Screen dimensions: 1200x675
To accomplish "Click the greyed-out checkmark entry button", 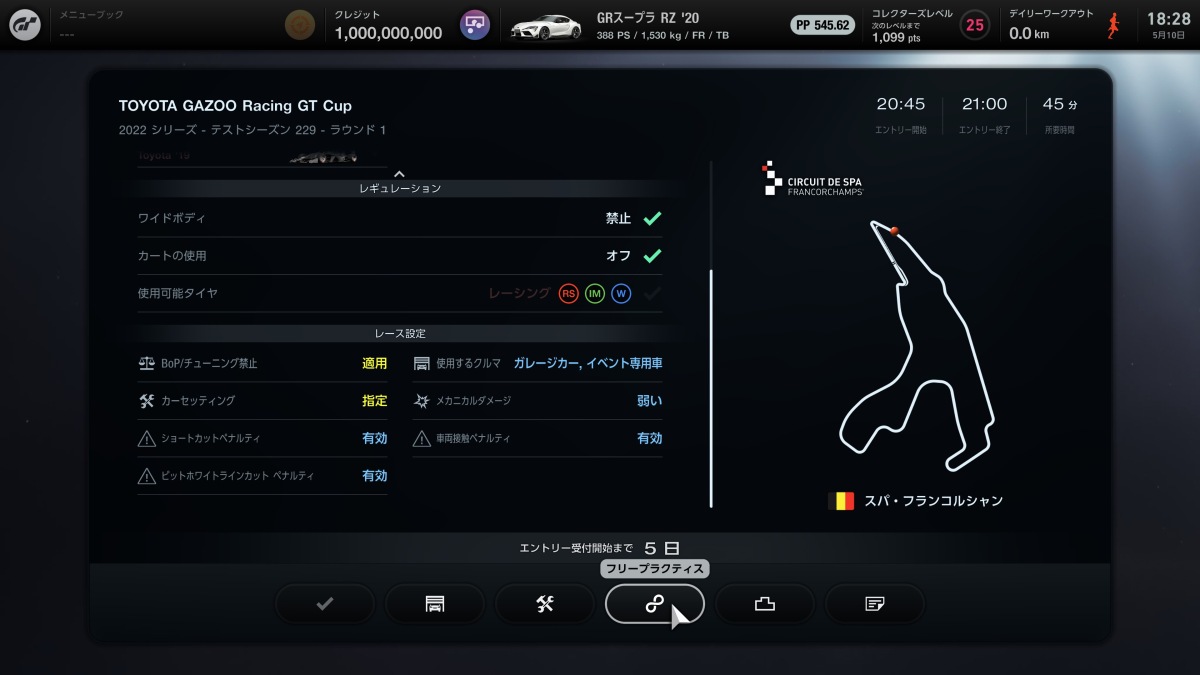I will click(x=325, y=603).
